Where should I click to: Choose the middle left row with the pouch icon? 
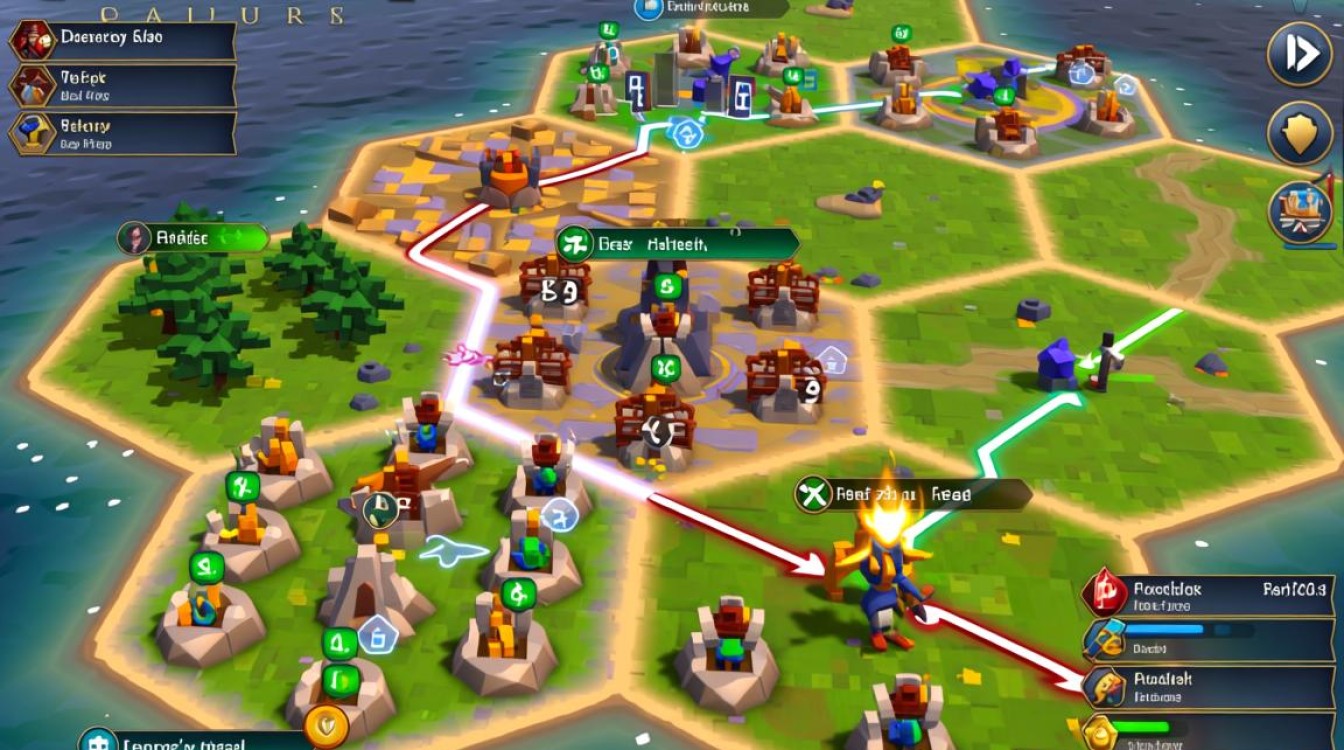pyautogui.click(x=122, y=86)
